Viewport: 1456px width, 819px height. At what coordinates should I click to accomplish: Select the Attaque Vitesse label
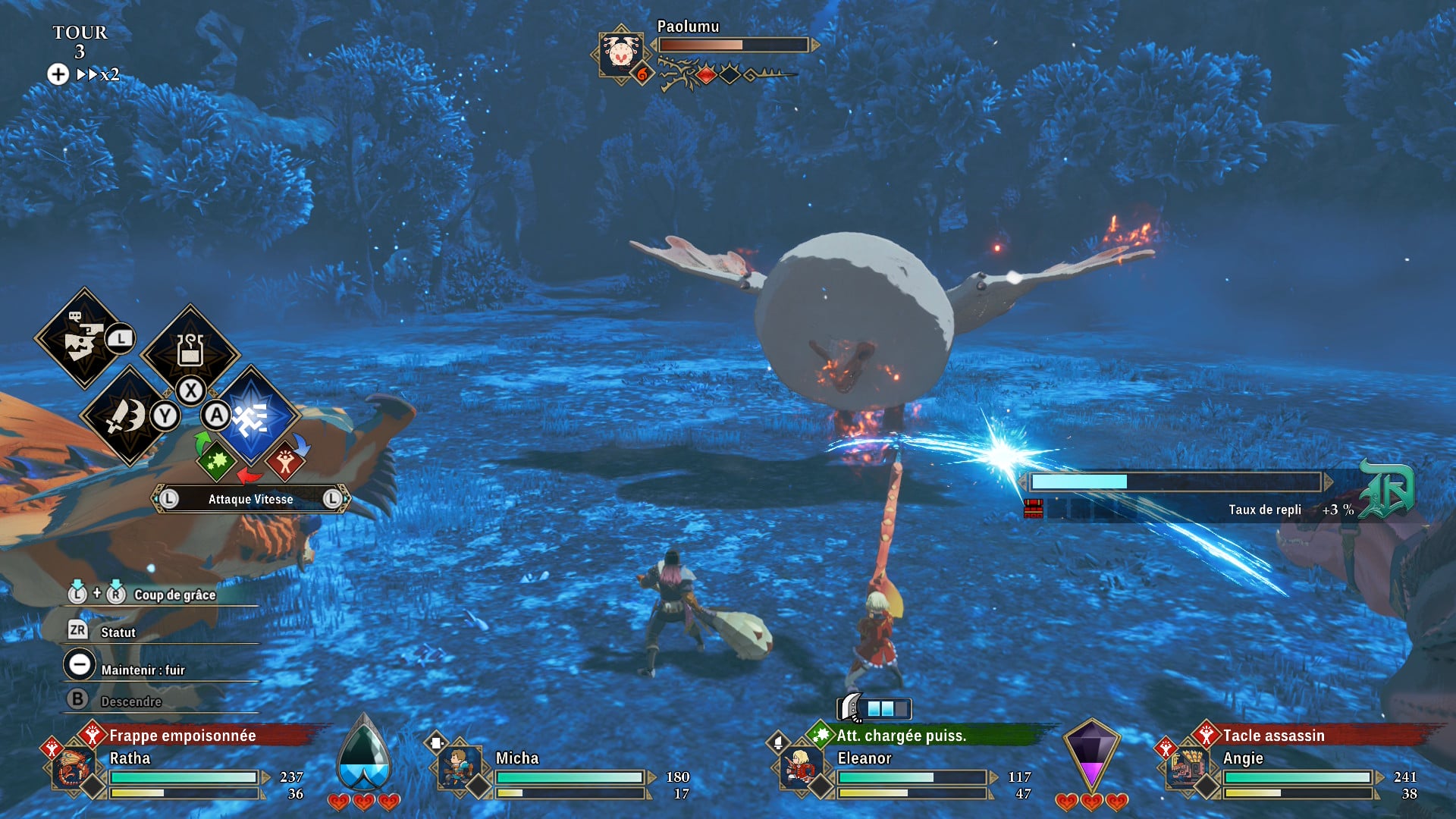250,499
